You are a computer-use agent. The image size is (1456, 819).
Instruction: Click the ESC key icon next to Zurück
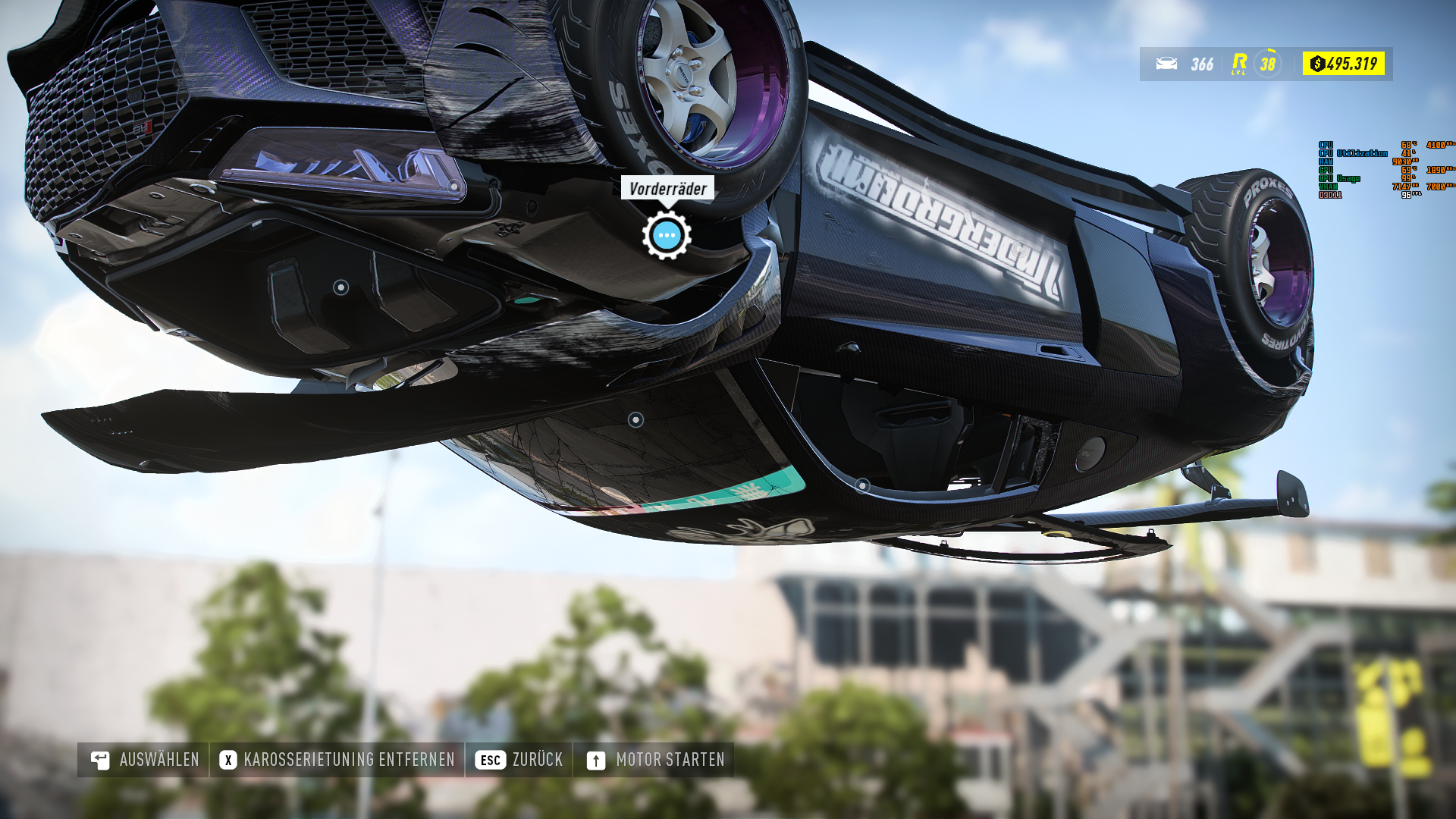coord(491,758)
